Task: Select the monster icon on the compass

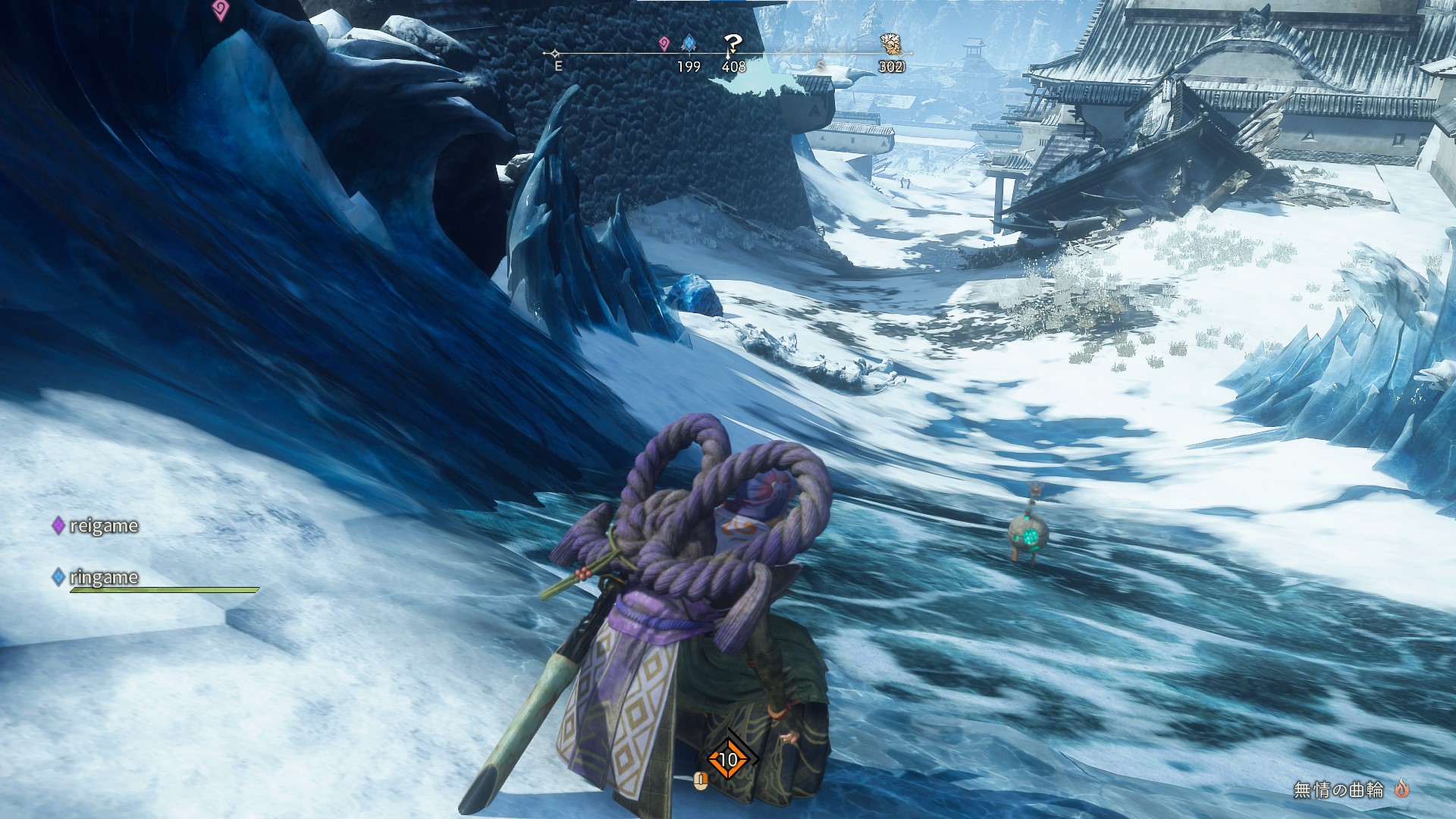Action: (891, 43)
